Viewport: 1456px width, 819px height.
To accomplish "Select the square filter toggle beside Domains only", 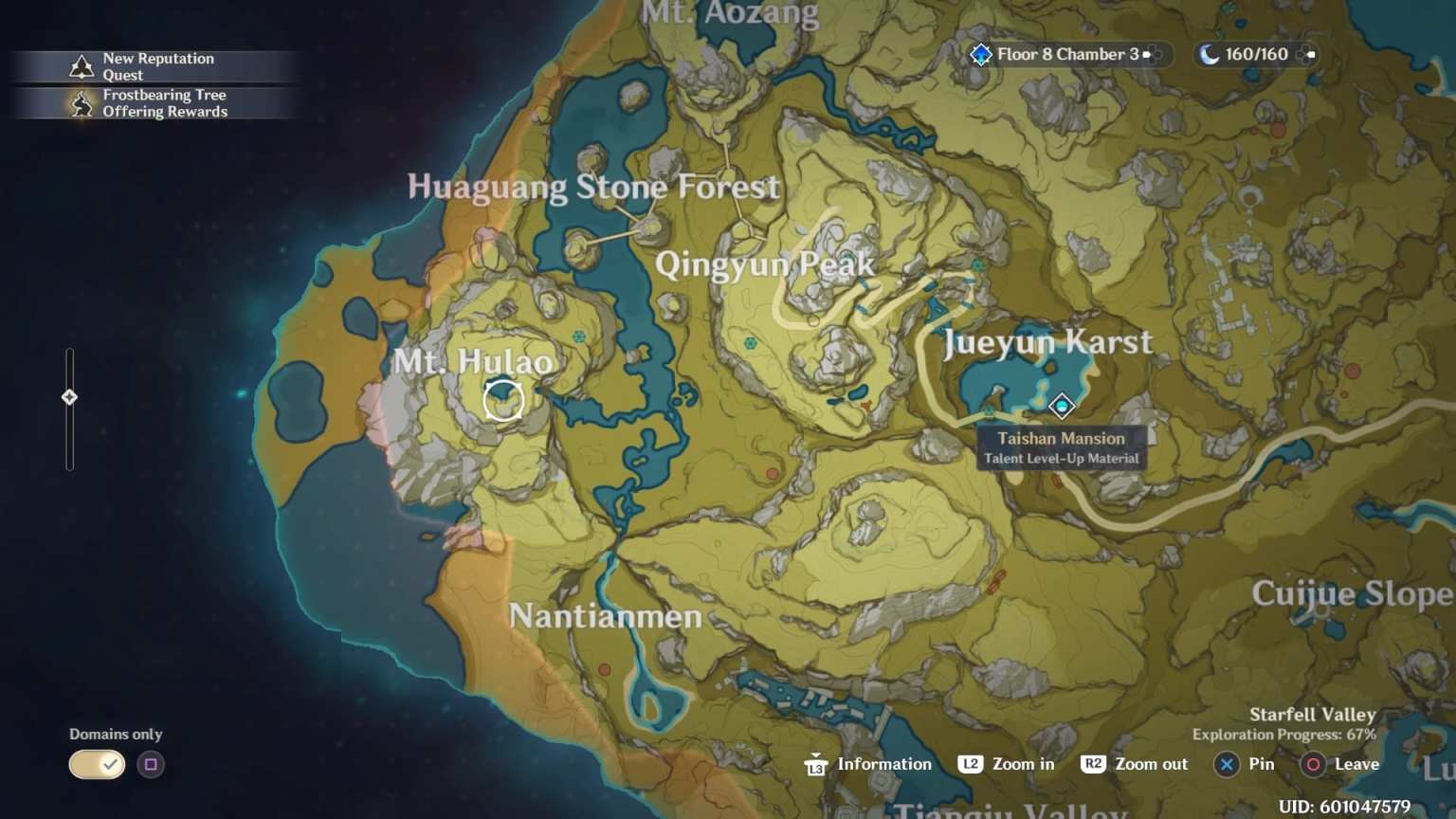I will [151, 764].
